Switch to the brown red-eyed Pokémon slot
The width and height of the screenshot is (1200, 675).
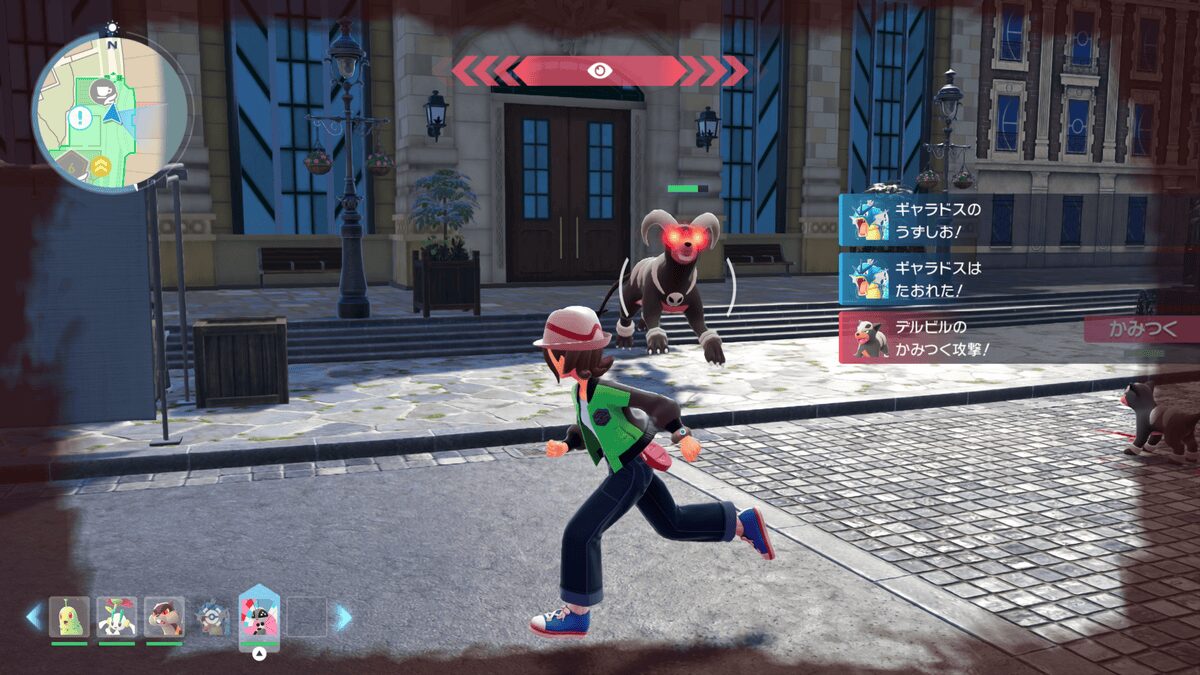(164, 616)
